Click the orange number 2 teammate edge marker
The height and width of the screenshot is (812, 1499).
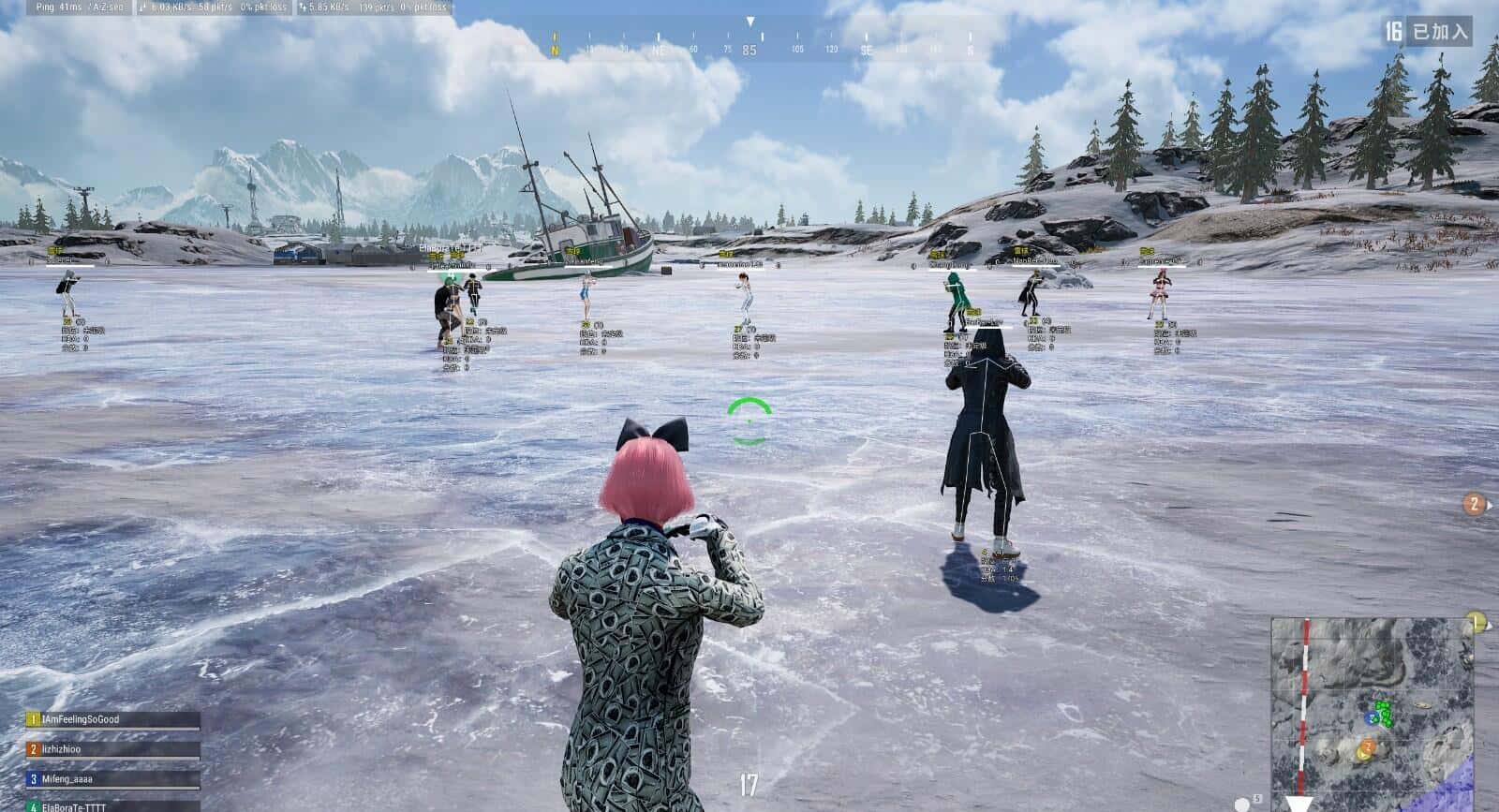[x=1475, y=505]
